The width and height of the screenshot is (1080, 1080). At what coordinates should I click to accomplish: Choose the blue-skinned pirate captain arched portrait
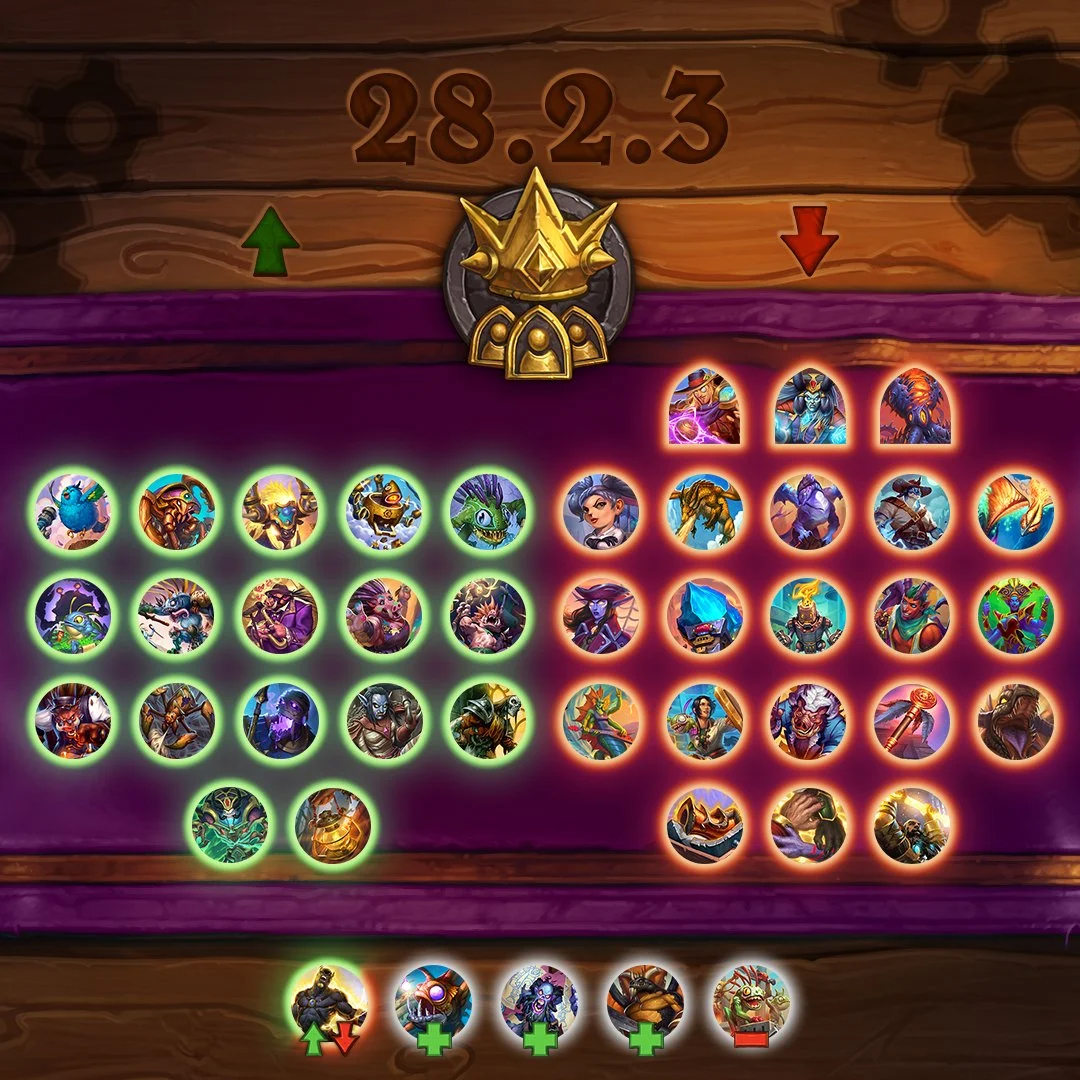[810, 406]
